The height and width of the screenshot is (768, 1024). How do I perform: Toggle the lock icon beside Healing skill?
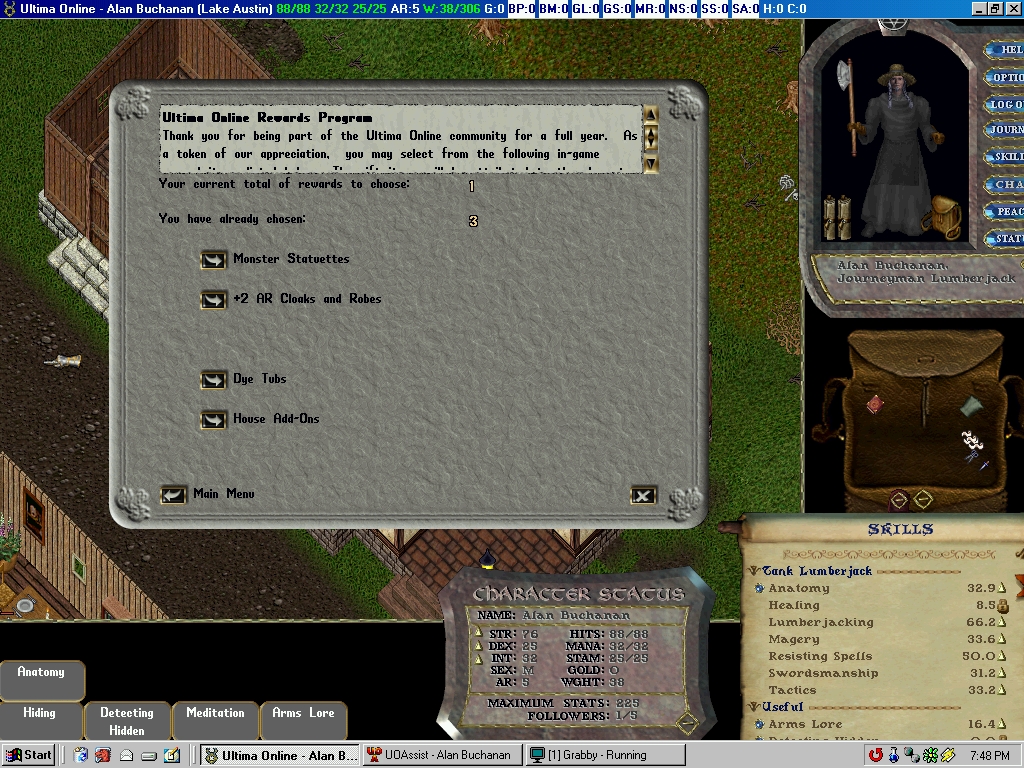click(x=1003, y=606)
